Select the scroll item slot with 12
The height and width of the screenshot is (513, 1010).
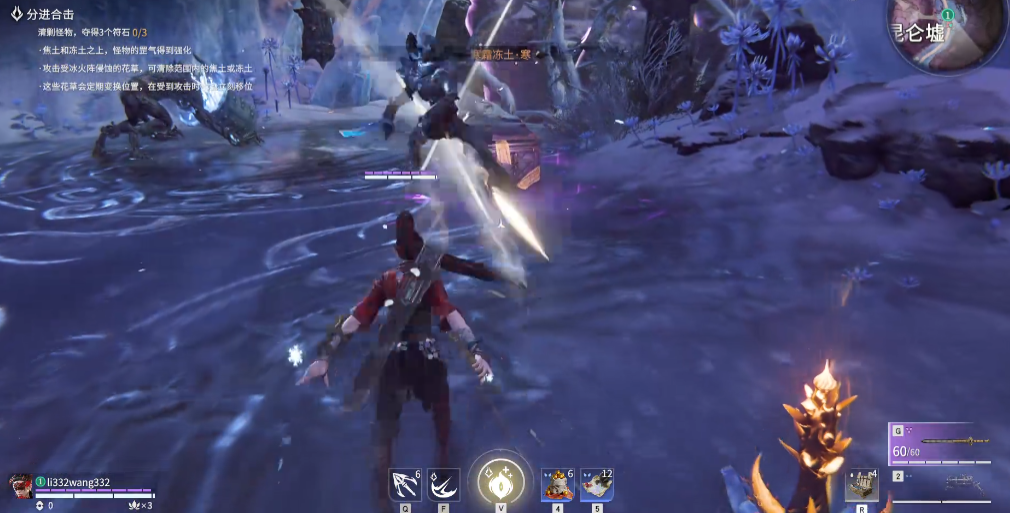pos(596,485)
